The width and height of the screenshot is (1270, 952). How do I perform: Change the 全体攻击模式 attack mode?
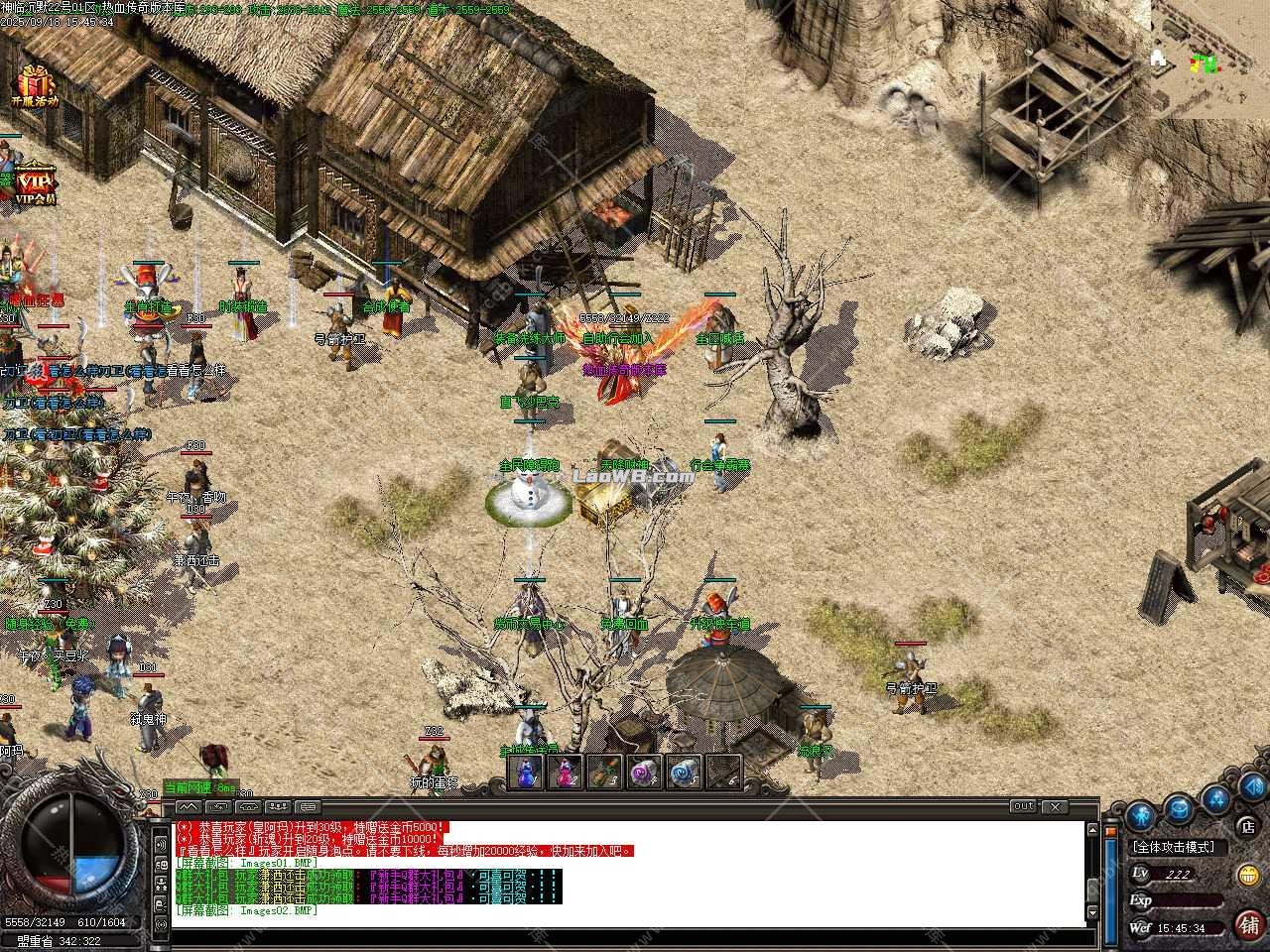1179,847
